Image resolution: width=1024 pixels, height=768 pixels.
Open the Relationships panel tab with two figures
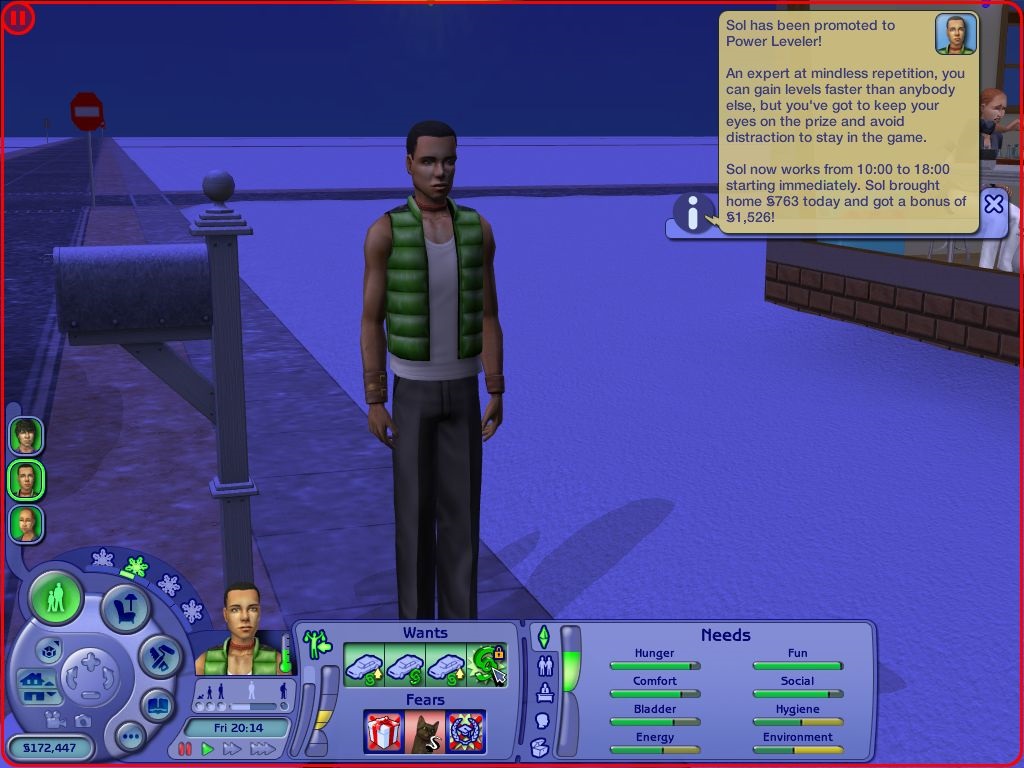(545, 664)
